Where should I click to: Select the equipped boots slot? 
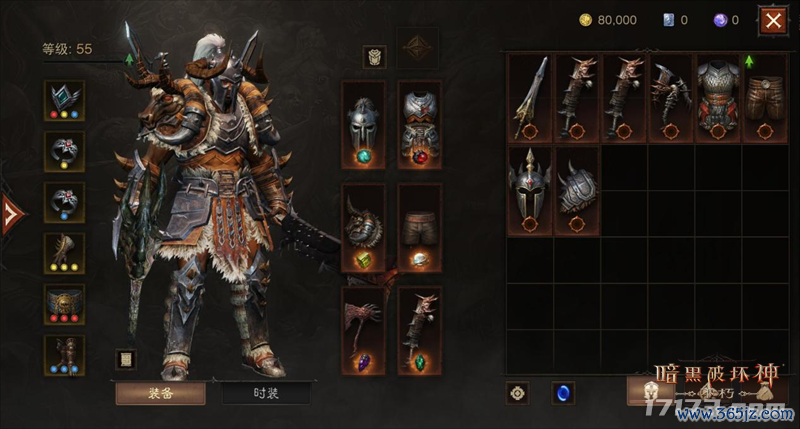pos(65,355)
